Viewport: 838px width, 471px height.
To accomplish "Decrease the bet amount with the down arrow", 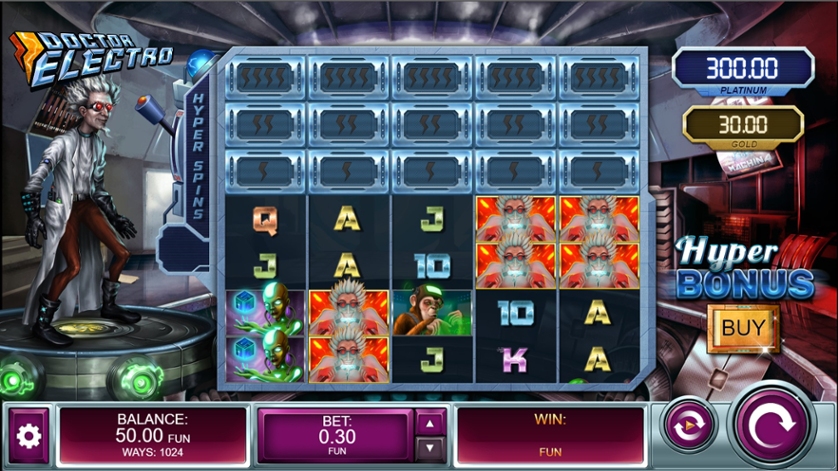I will [431, 447].
